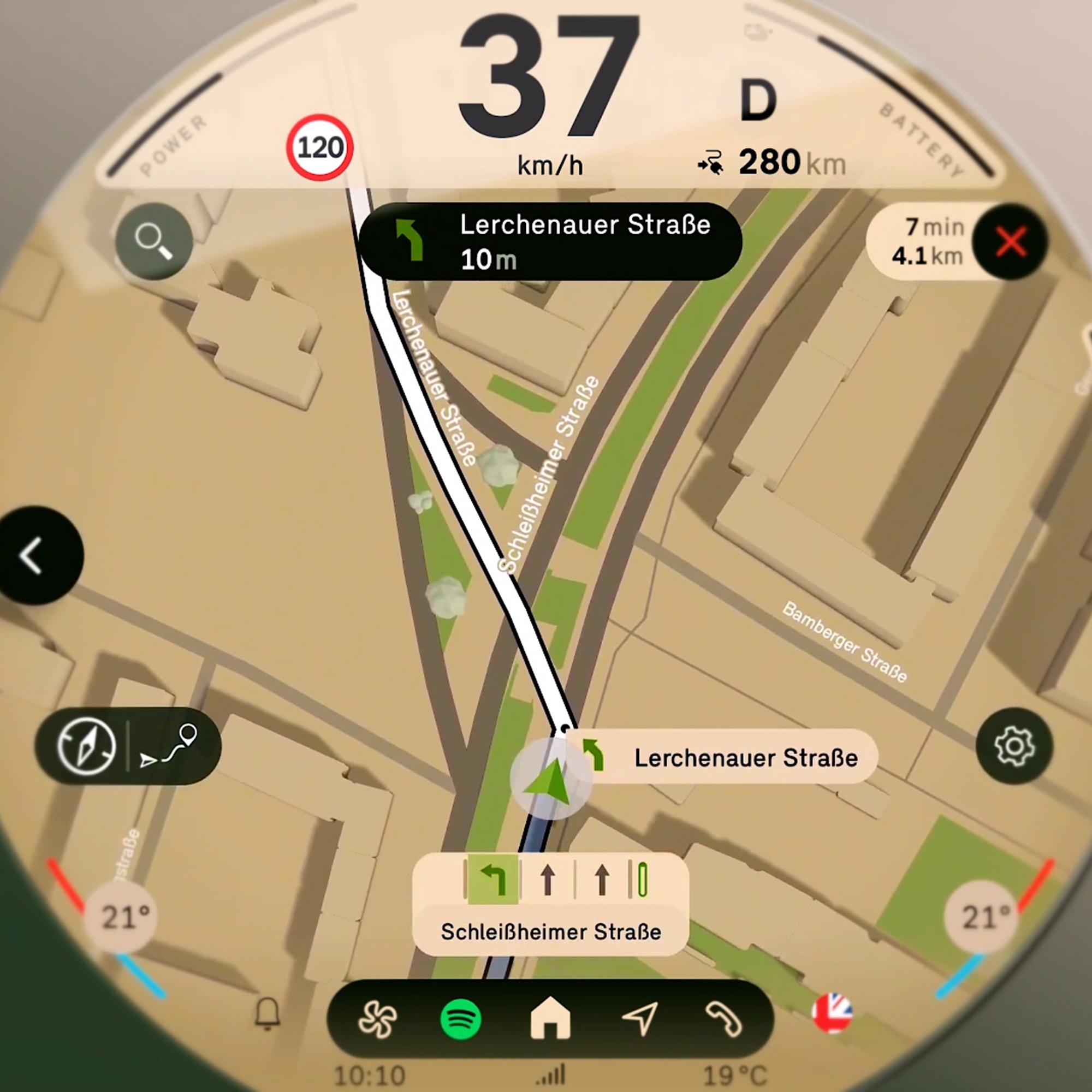1092x1092 pixels.
Task: Open map settings gear
Action: (x=1014, y=746)
